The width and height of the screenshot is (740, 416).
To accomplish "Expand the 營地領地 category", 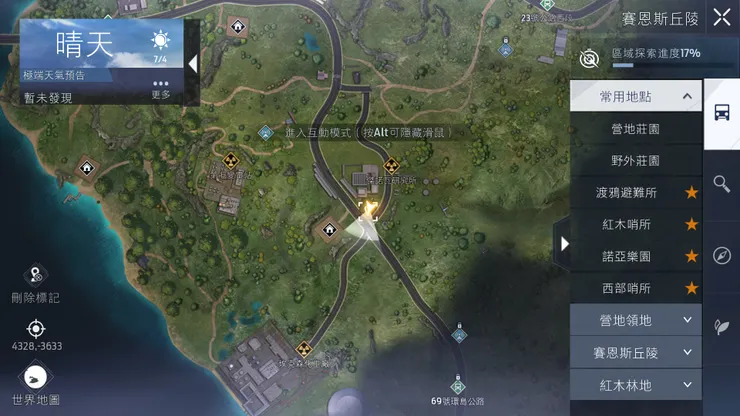I will [x=635, y=320].
